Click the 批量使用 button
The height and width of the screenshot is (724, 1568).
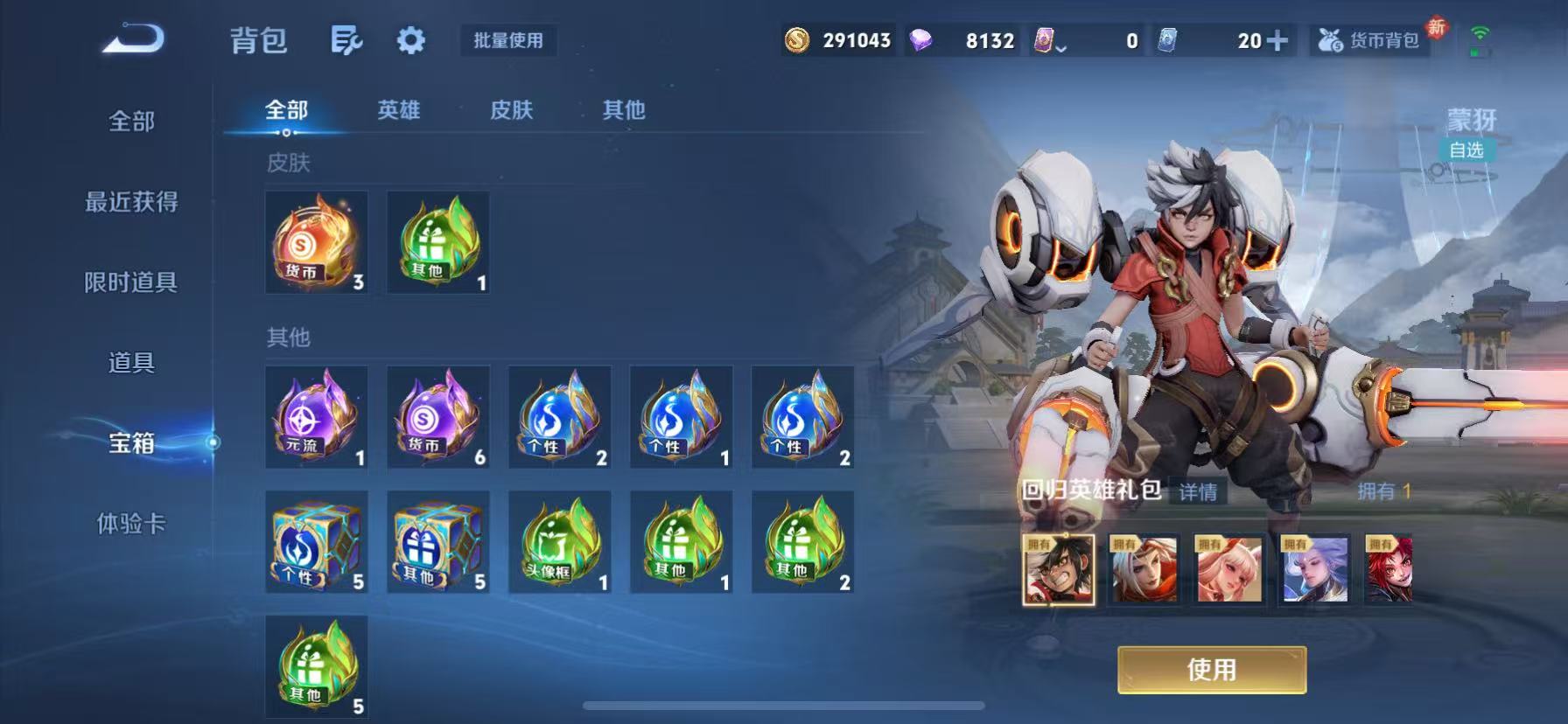point(507,40)
